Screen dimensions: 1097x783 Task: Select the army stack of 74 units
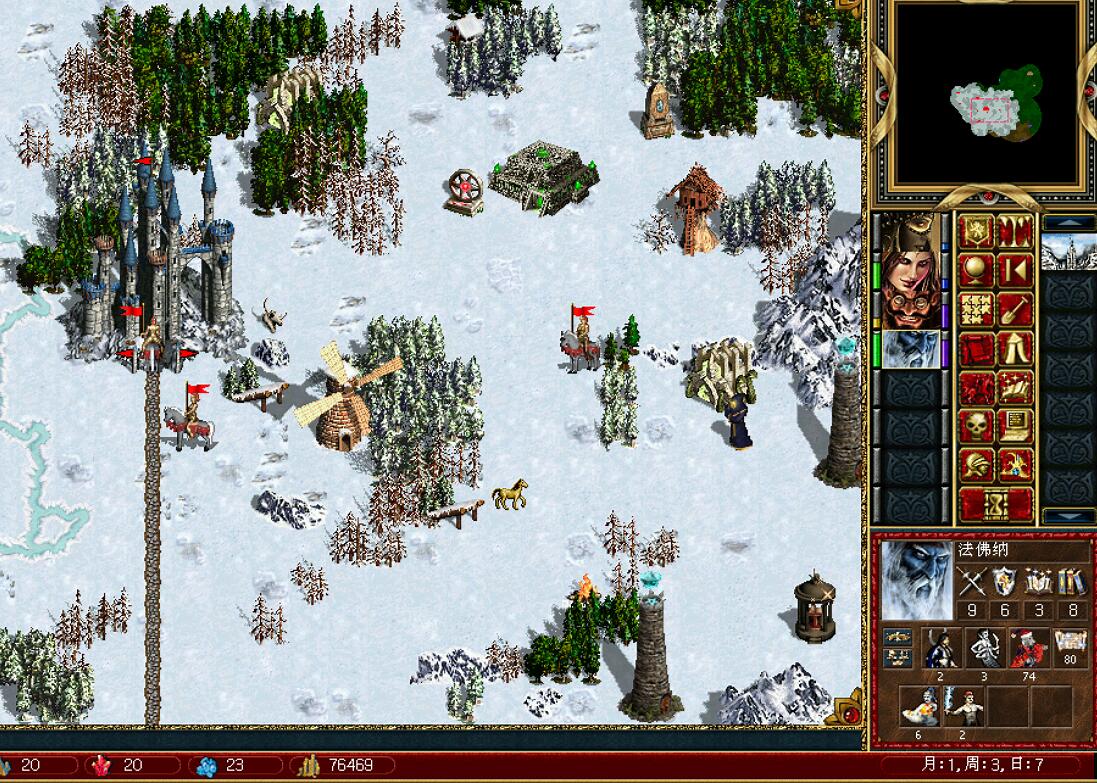pos(1029,648)
